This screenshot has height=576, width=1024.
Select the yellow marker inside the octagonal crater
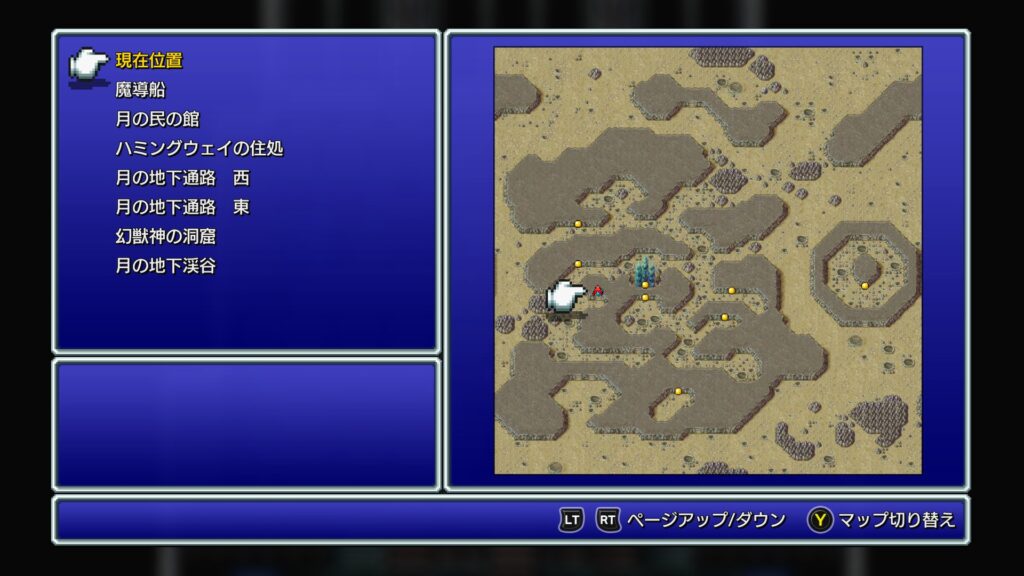pos(865,286)
